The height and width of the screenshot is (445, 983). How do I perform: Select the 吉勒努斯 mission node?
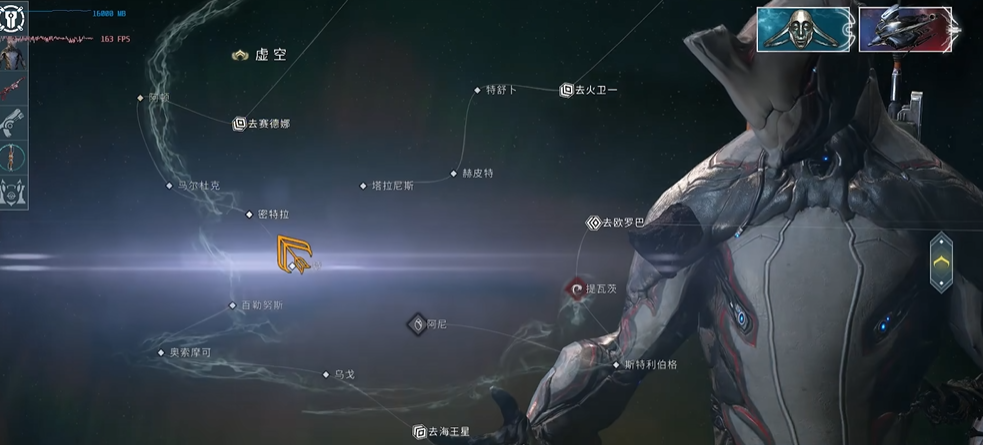tap(233, 305)
